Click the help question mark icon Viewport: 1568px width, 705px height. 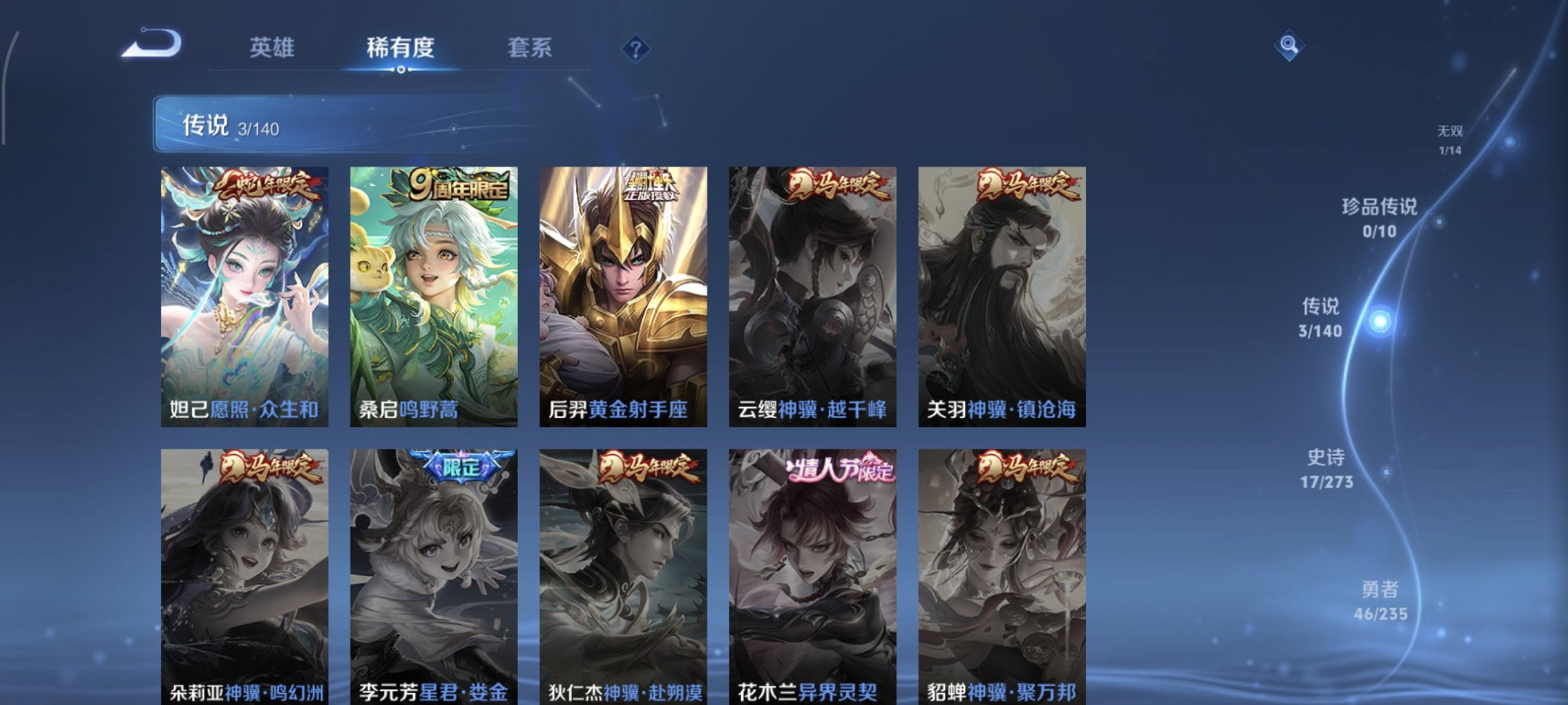click(x=637, y=49)
